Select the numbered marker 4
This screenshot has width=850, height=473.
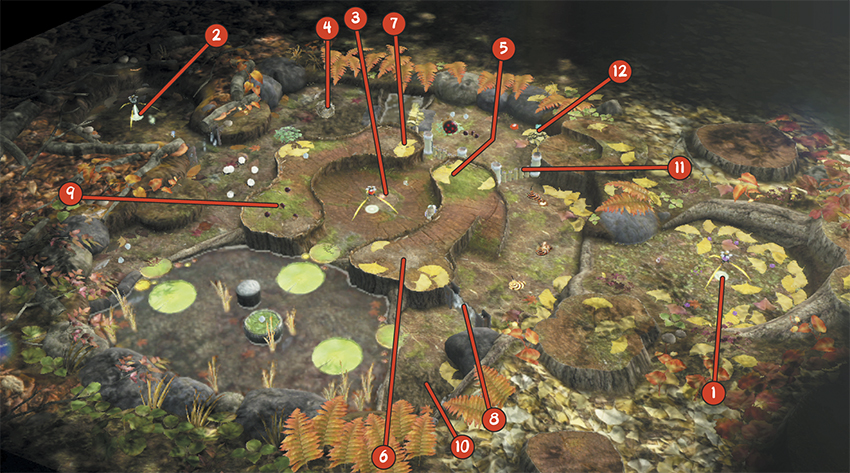tap(326, 28)
